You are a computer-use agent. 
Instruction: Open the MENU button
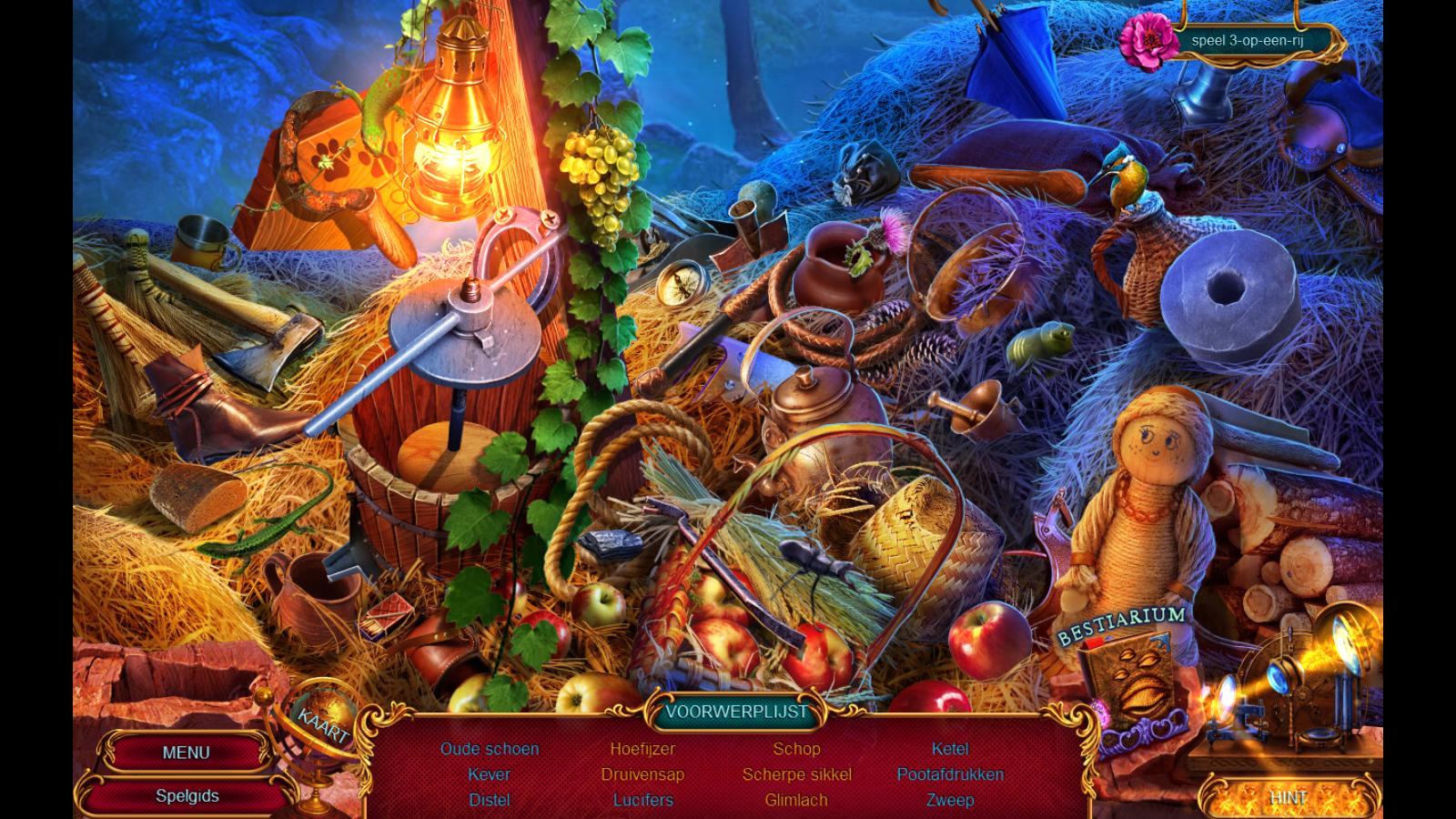(x=186, y=753)
